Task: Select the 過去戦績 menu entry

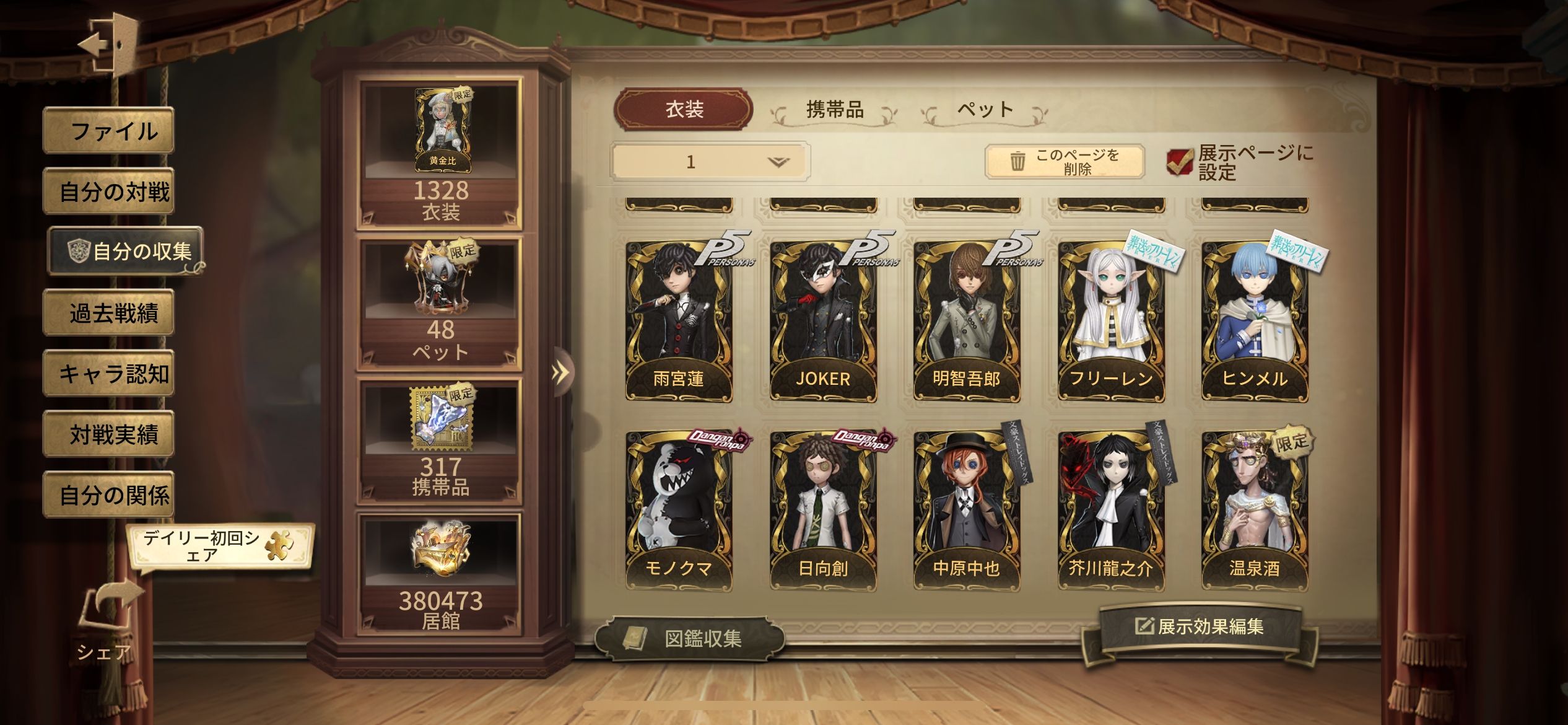Action: 109,313
